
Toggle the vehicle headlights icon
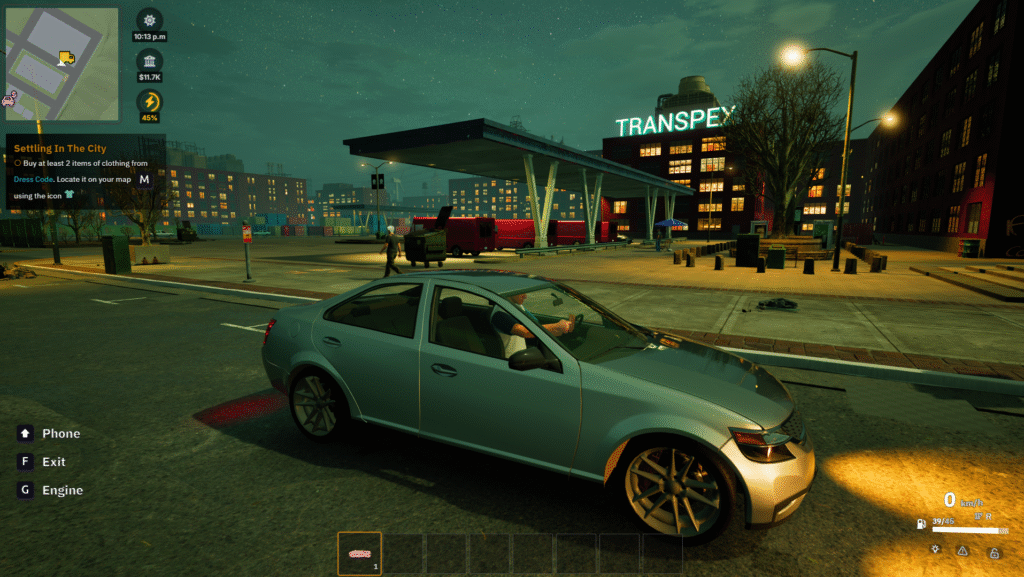[x=934, y=550]
